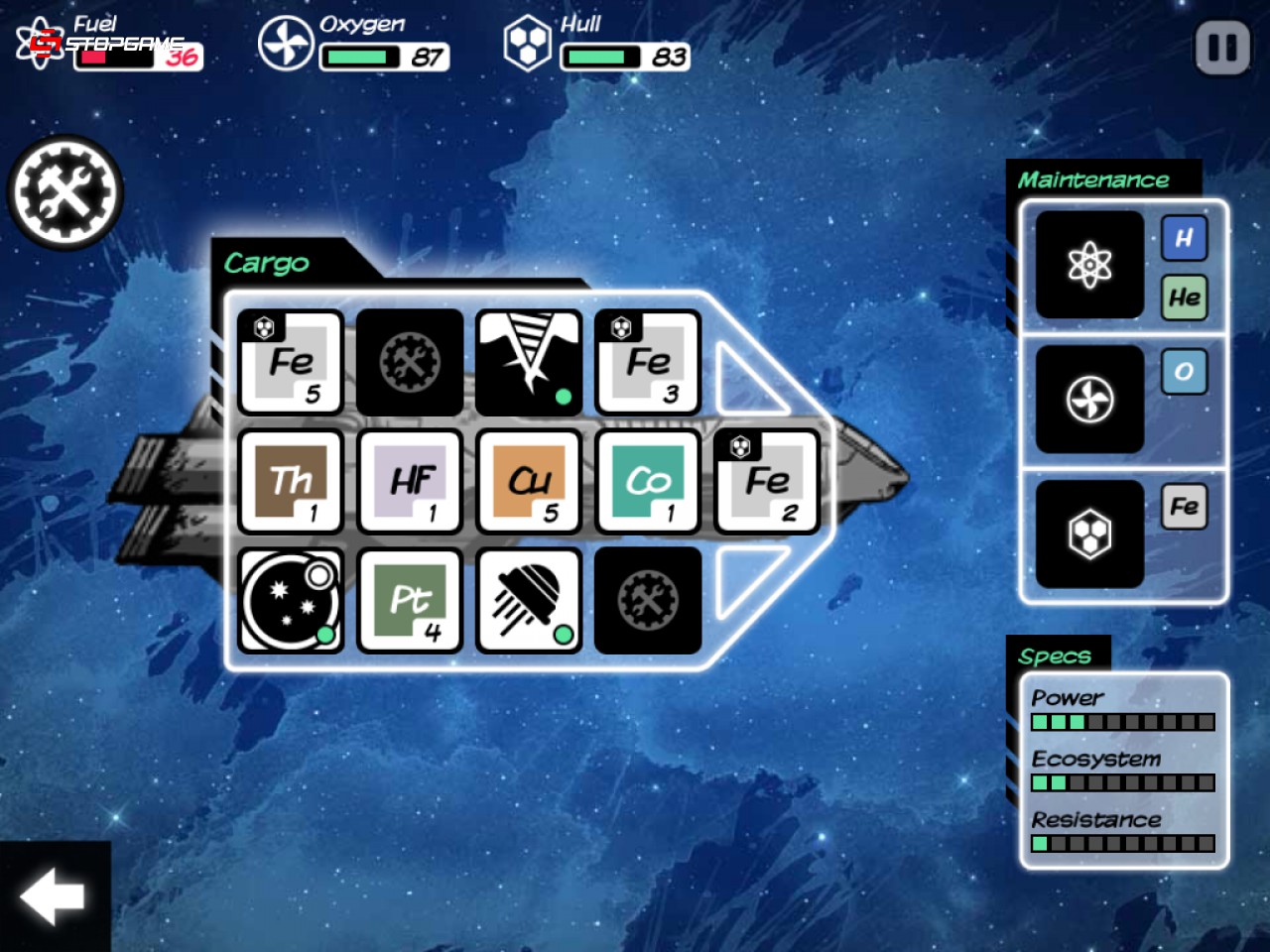Click the O resource chip in Maintenance

(x=1184, y=373)
